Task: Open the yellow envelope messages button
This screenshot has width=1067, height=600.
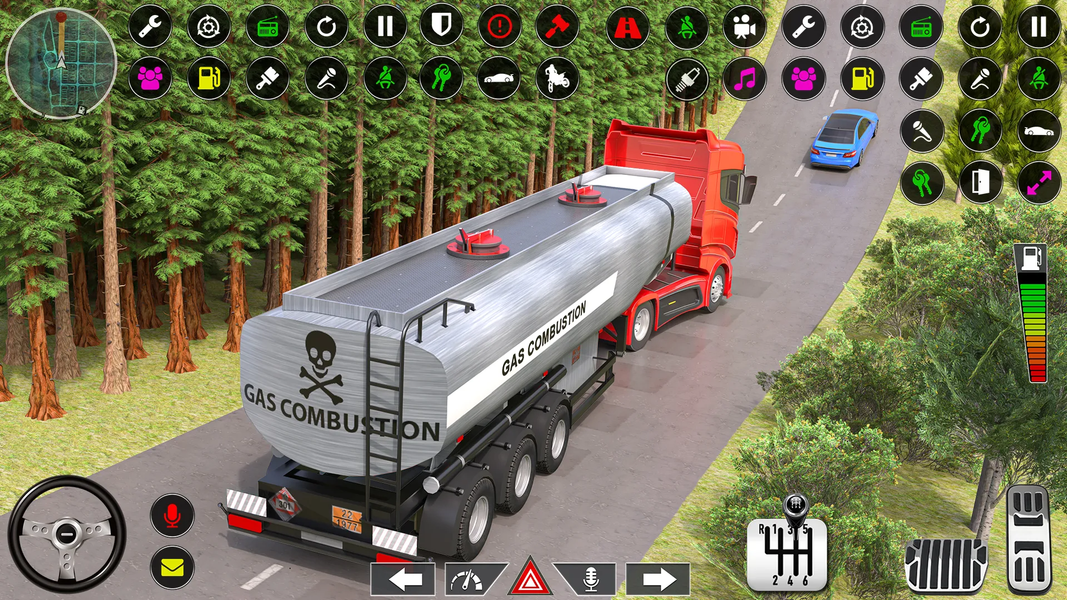Action: [x=172, y=567]
